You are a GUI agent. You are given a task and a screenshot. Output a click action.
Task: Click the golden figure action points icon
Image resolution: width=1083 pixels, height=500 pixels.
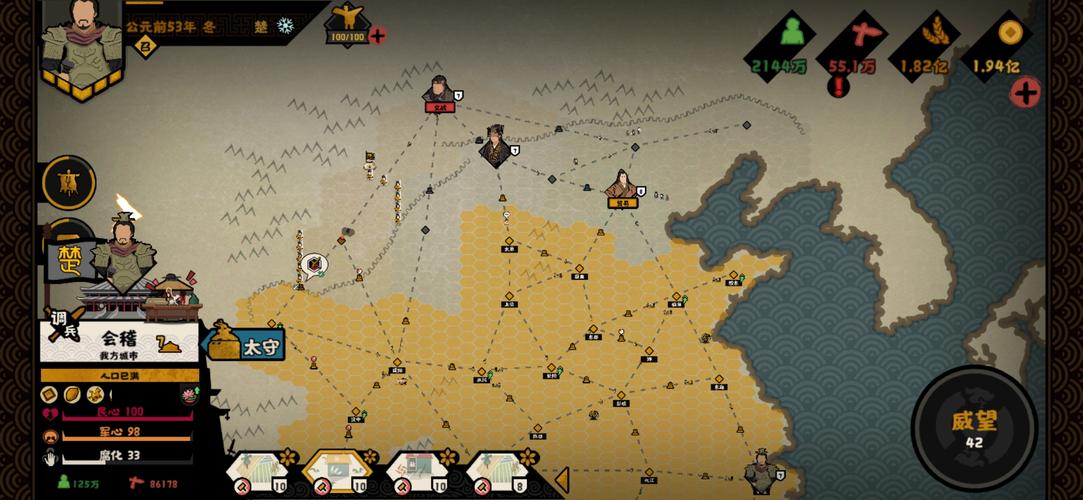[x=347, y=18]
